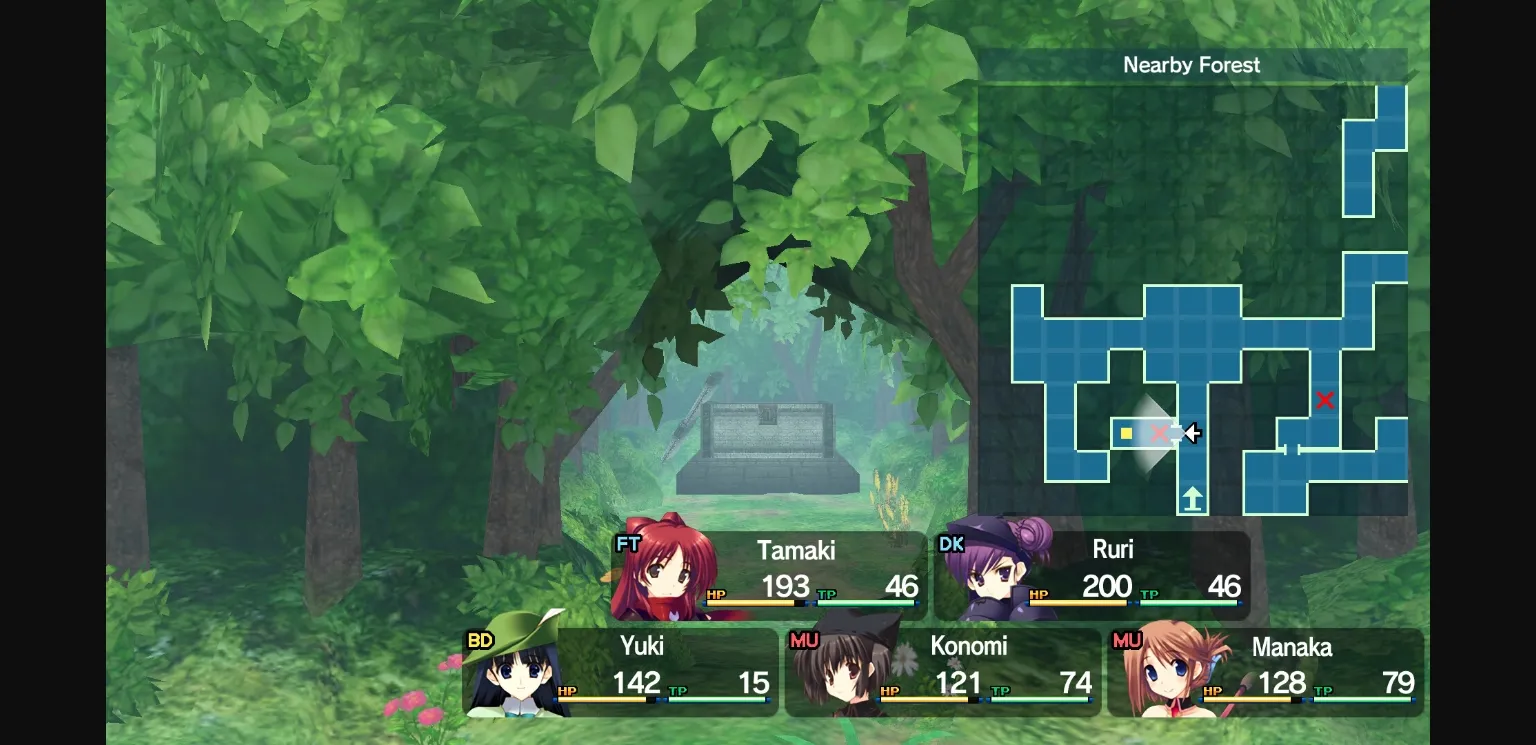
Task: Click Manaka's HP value of 128
Action: pos(1283,683)
